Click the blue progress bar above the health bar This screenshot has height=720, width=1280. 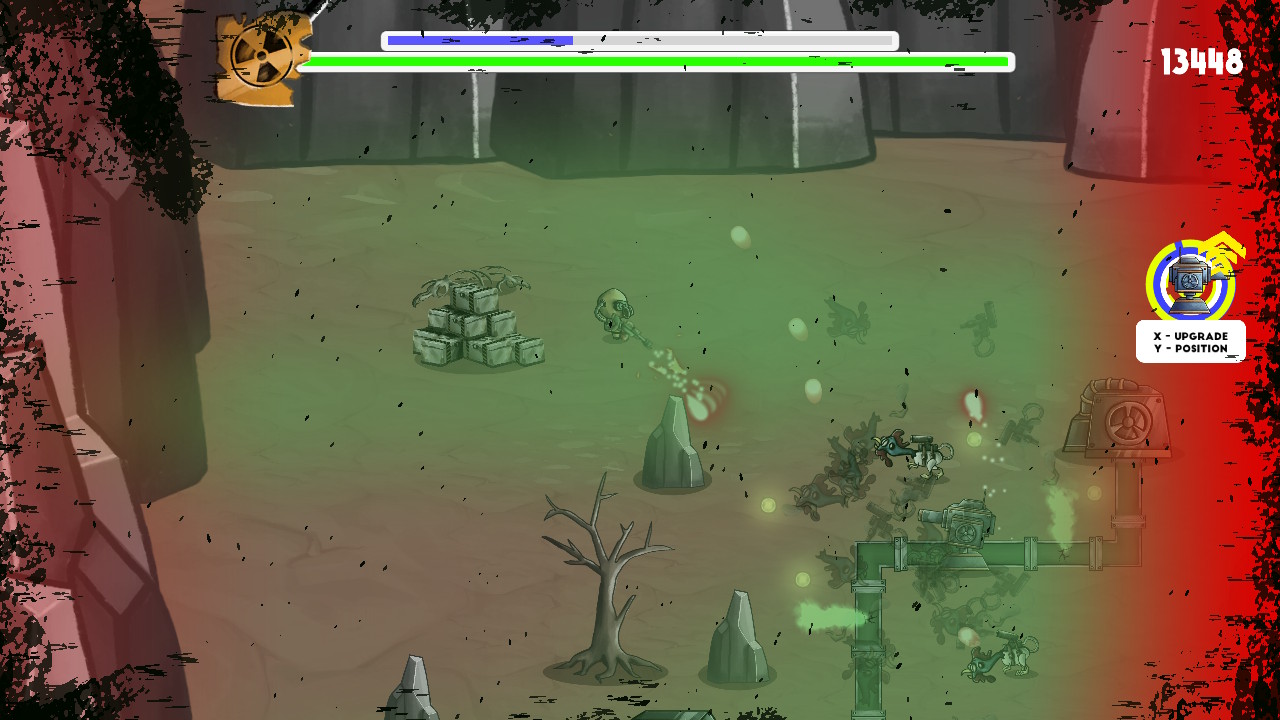tap(480, 40)
